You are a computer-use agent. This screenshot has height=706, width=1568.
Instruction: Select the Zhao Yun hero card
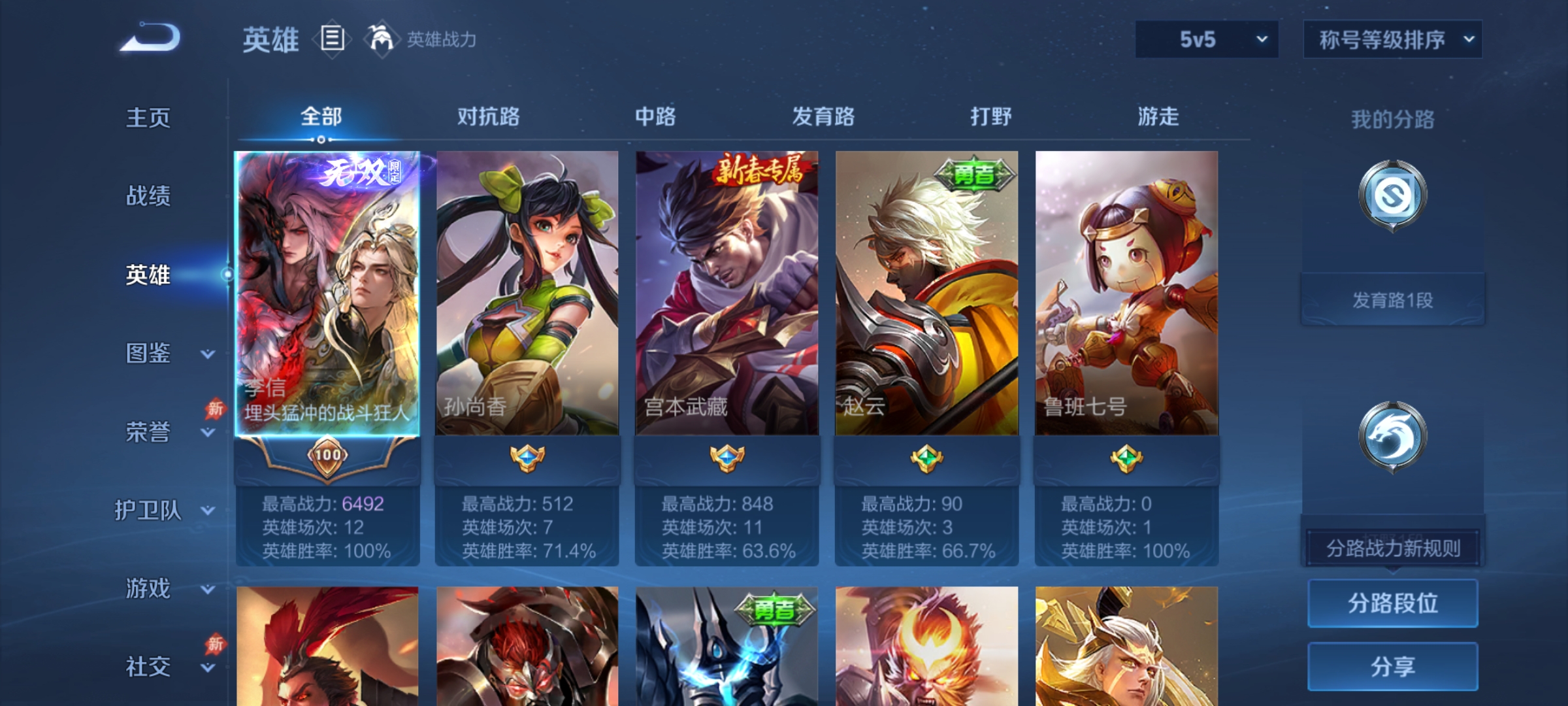coord(926,294)
